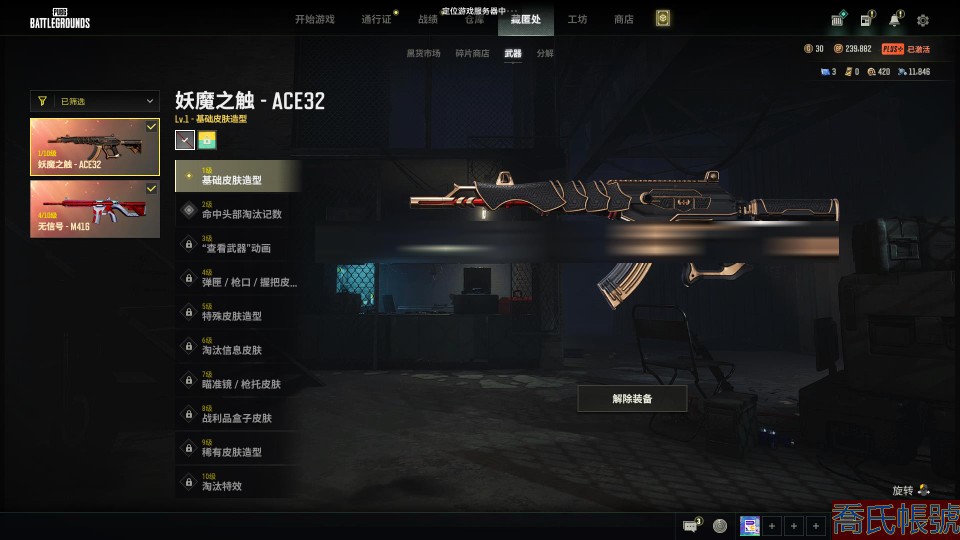Switch to the 通行证 pass tab
960x540 pixels.
pos(377,20)
